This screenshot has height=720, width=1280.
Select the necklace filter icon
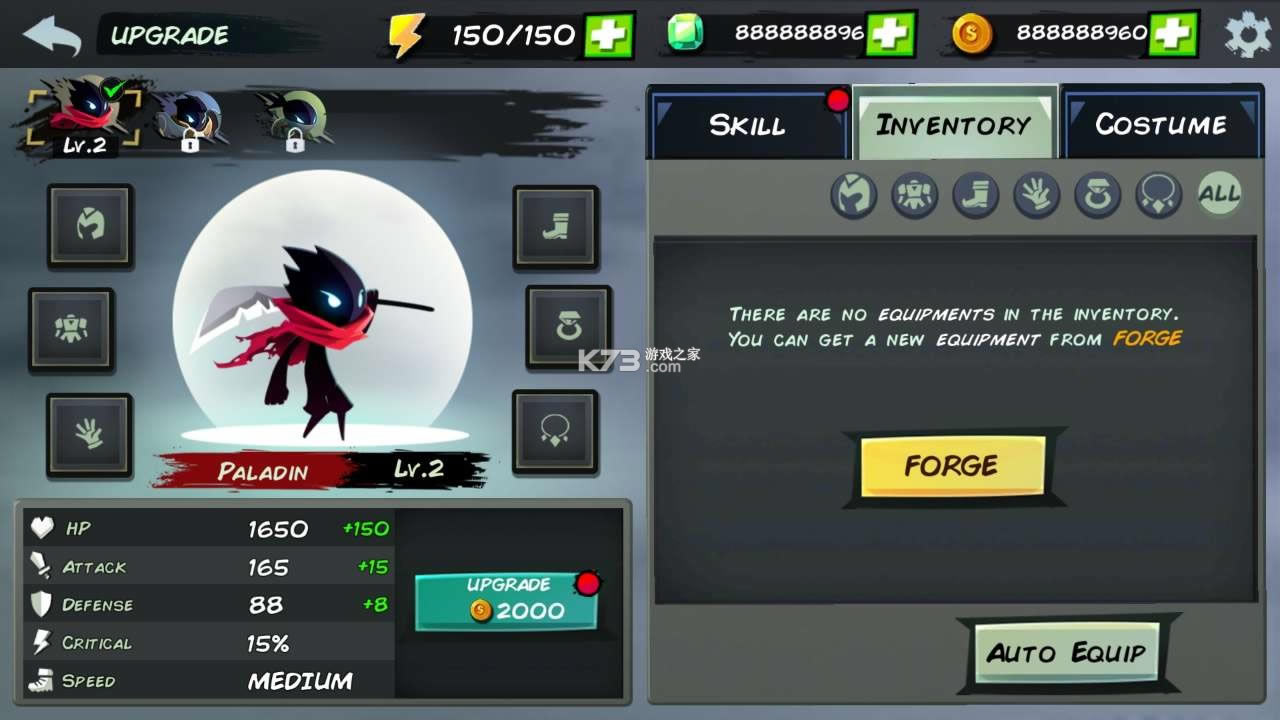click(x=1156, y=195)
